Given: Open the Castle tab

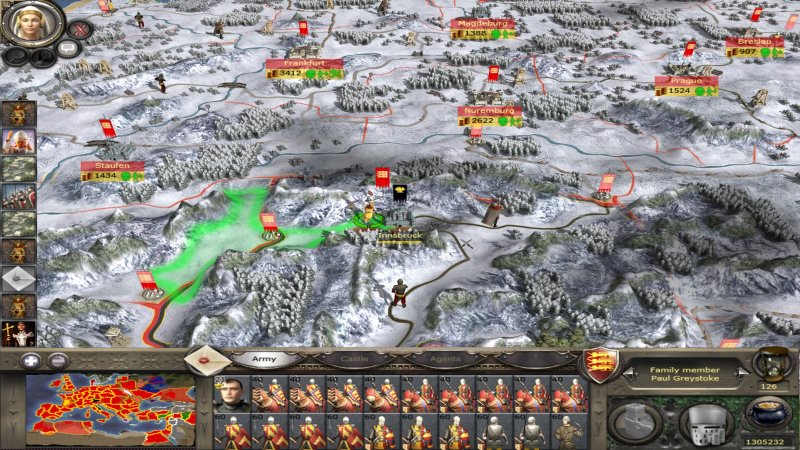Looking at the screenshot, I should 347,358.
